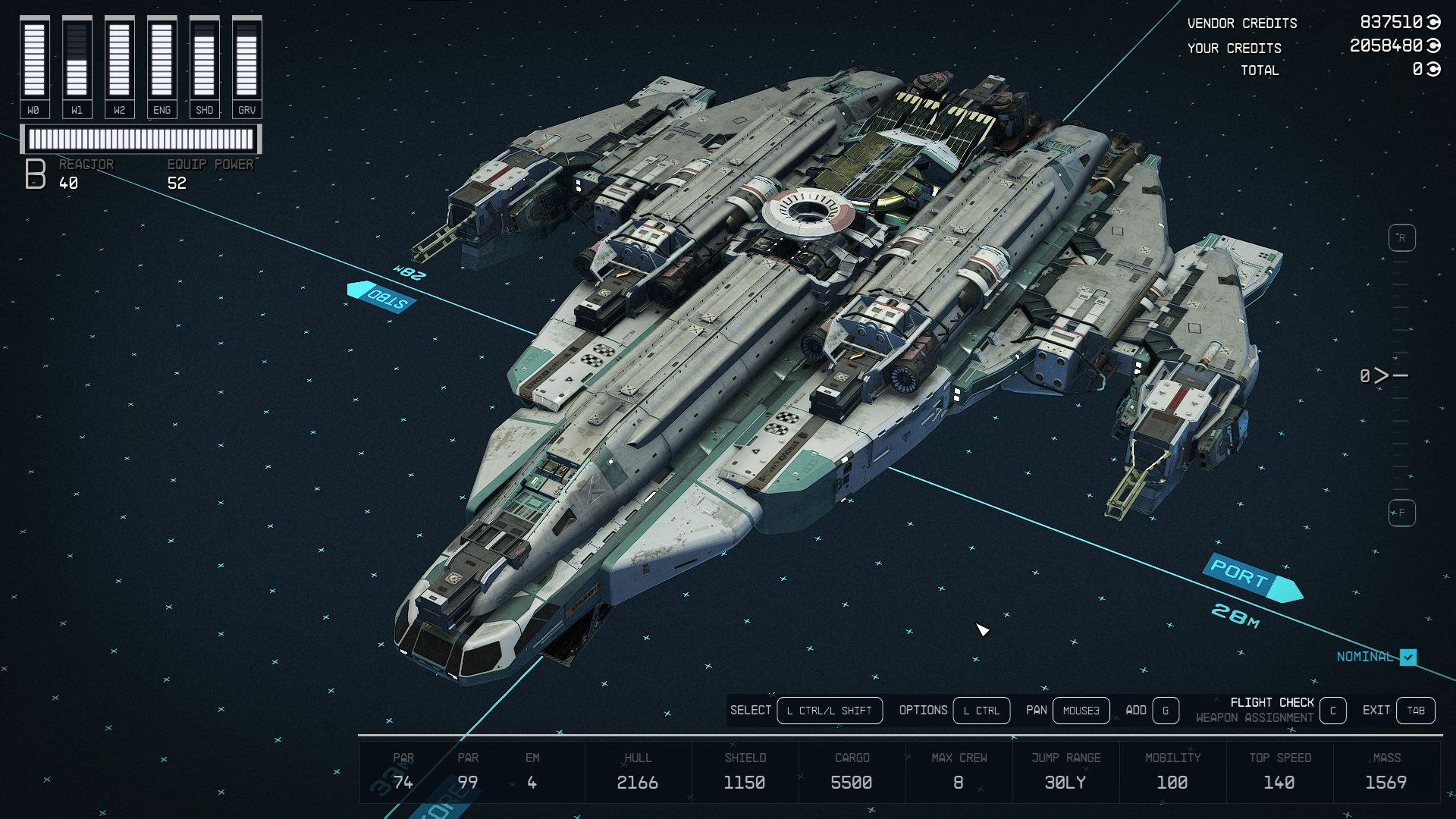Click the Nominal flight status checkmark
1456x819 pixels.
click(x=1408, y=657)
